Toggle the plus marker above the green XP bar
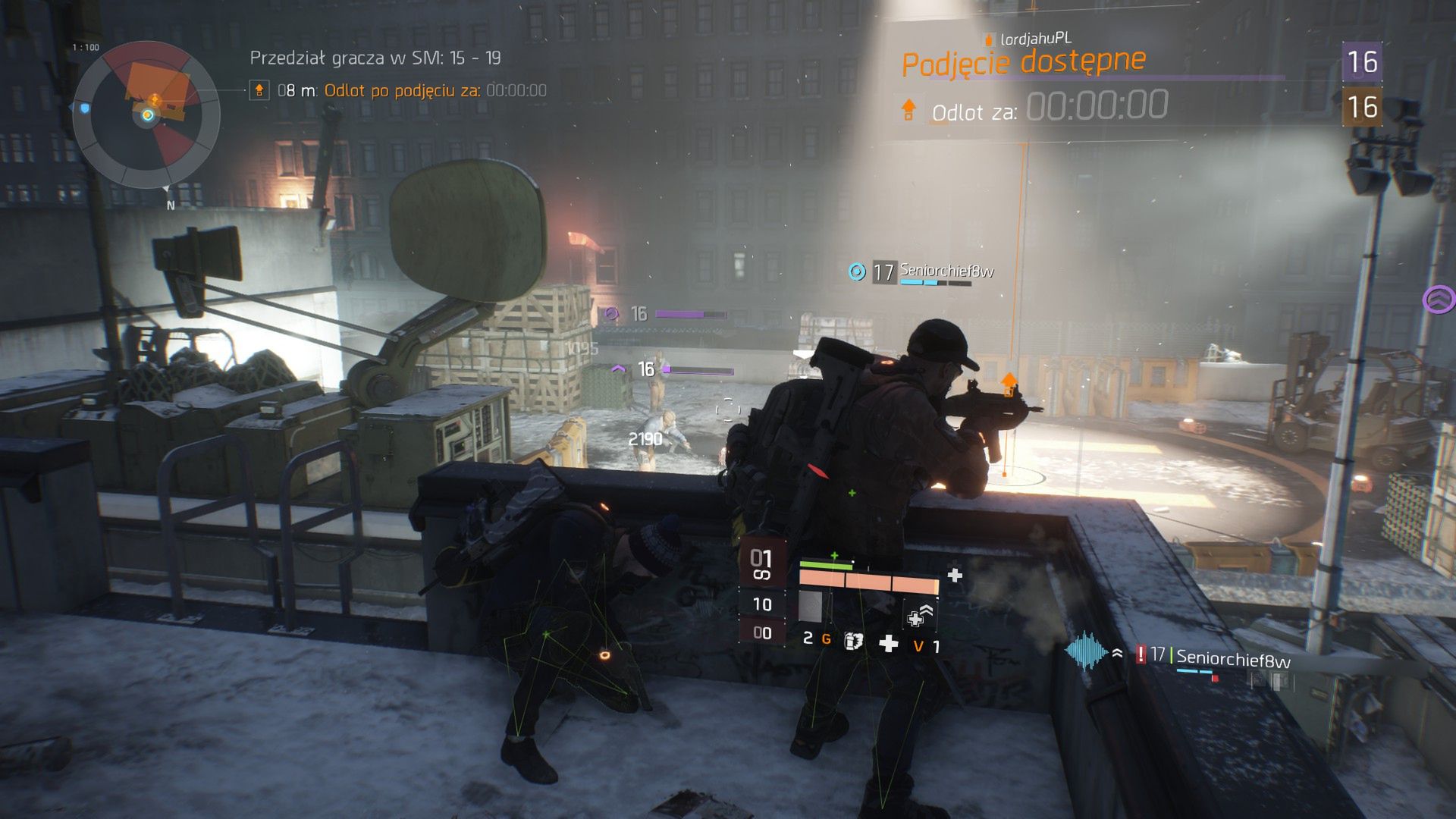1456x819 pixels. (834, 555)
